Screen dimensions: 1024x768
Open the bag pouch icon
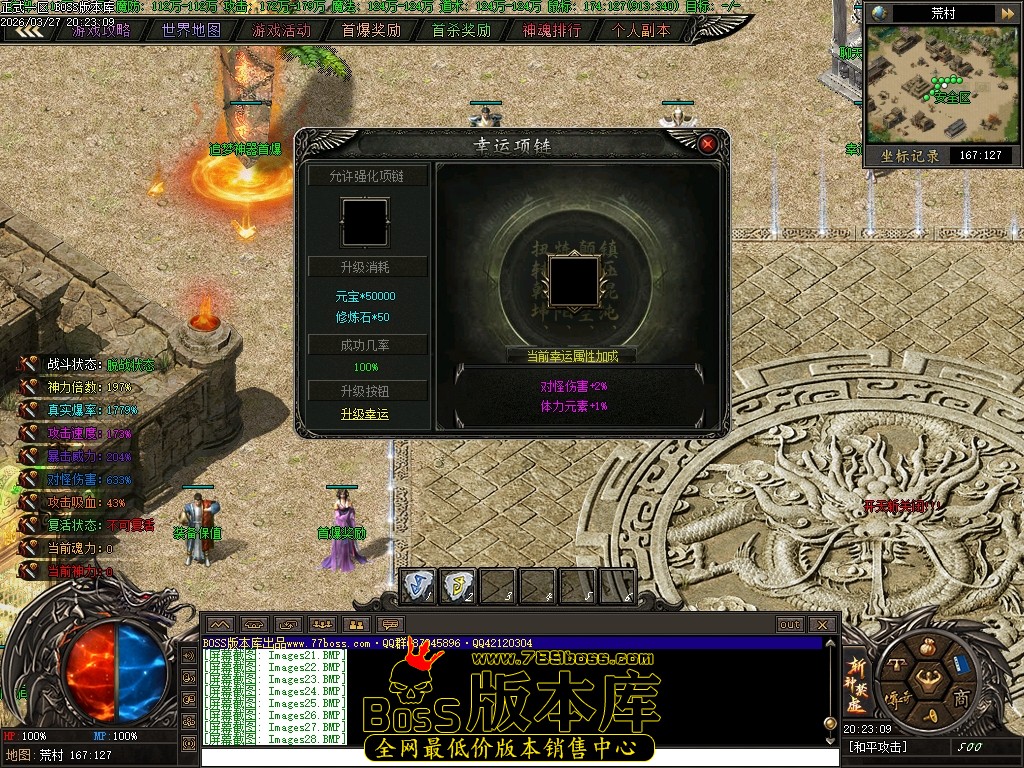[928, 645]
